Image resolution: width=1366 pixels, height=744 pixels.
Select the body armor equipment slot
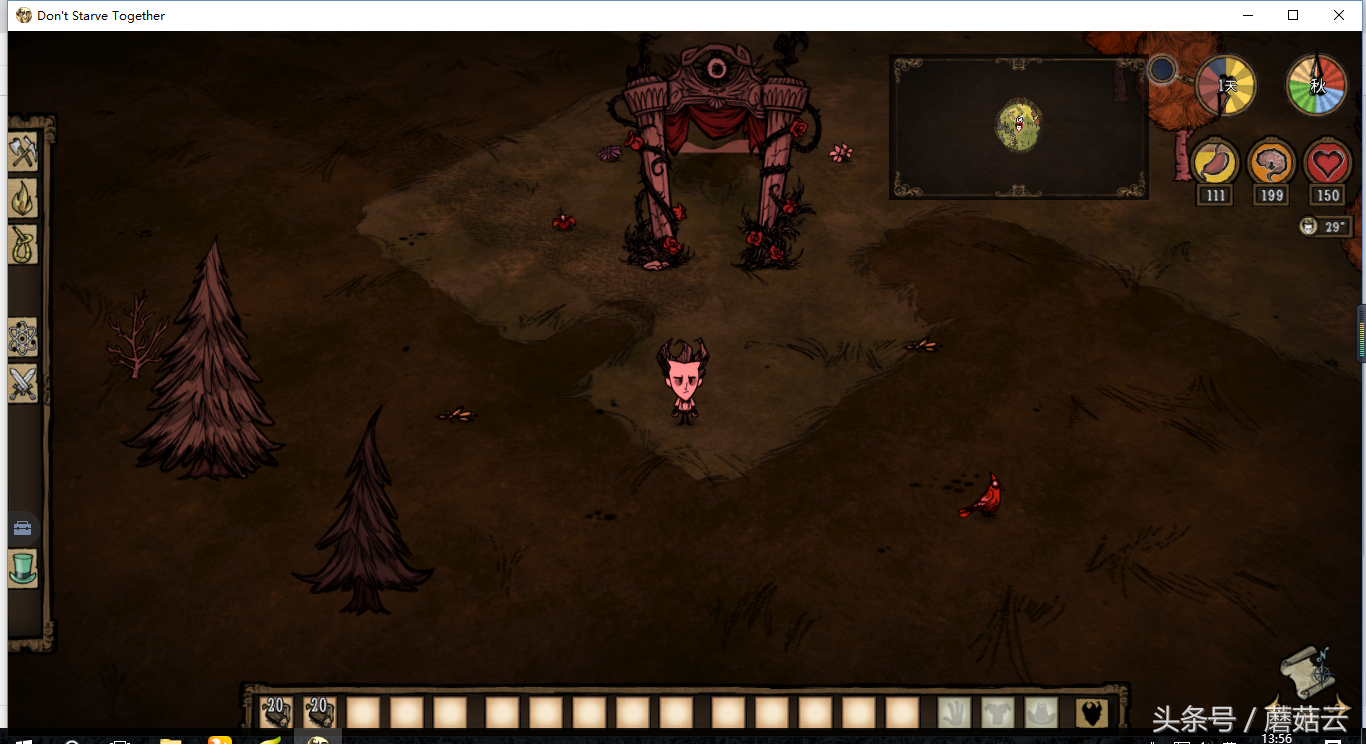[997, 712]
